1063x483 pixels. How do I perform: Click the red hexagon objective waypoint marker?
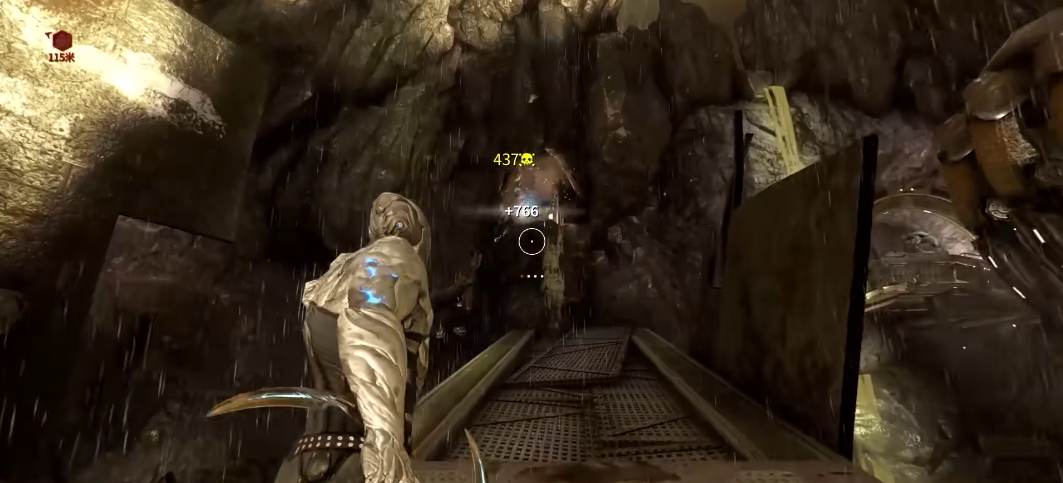click(x=62, y=41)
